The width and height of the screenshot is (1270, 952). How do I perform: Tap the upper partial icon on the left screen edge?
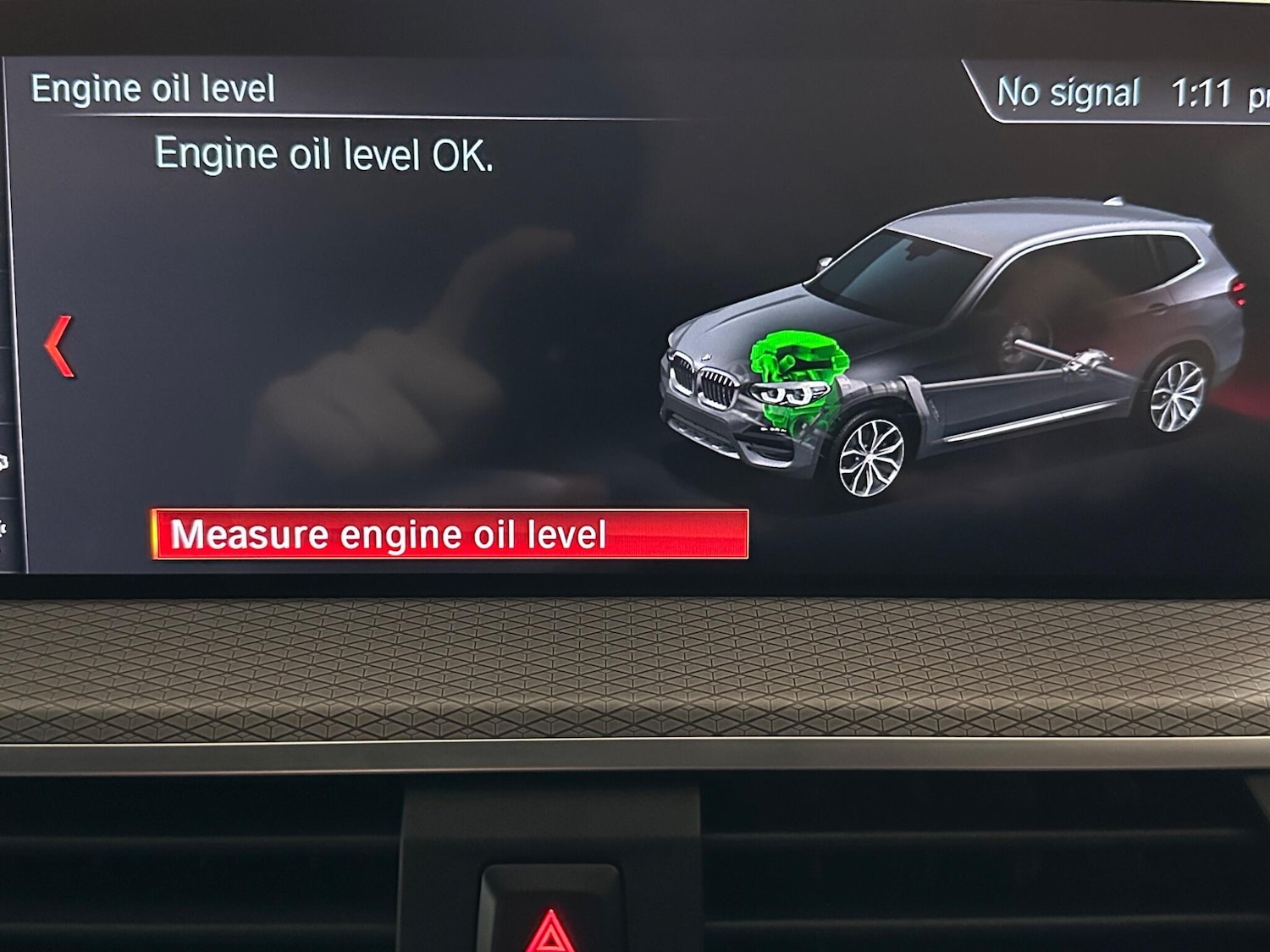(x=4, y=461)
